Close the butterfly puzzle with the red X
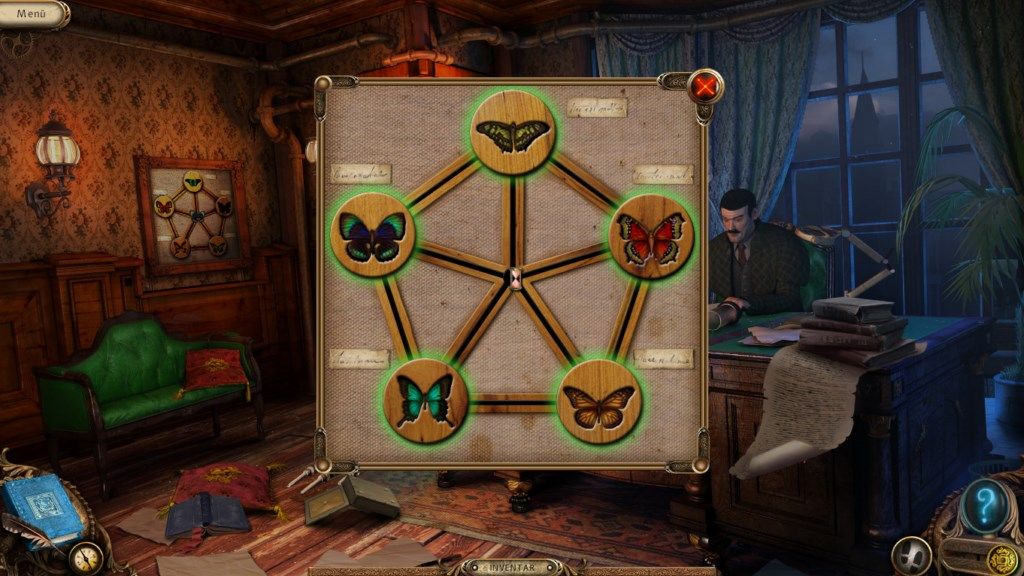Image resolution: width=1024 pixels, height=576 pixels. [705, 87]
